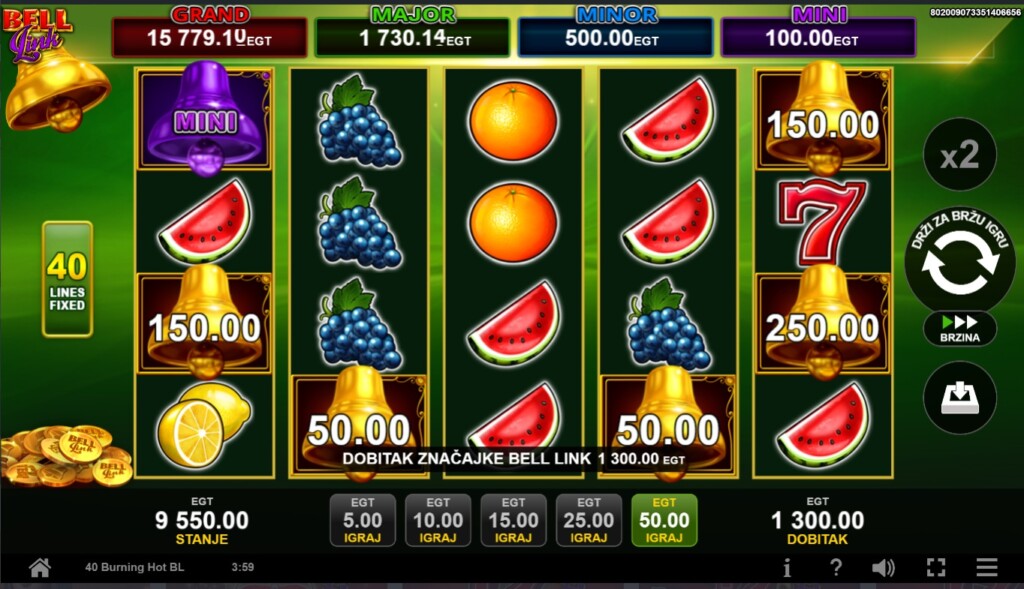
Task: Mute sound with the speaker icon
Action: 883,568
